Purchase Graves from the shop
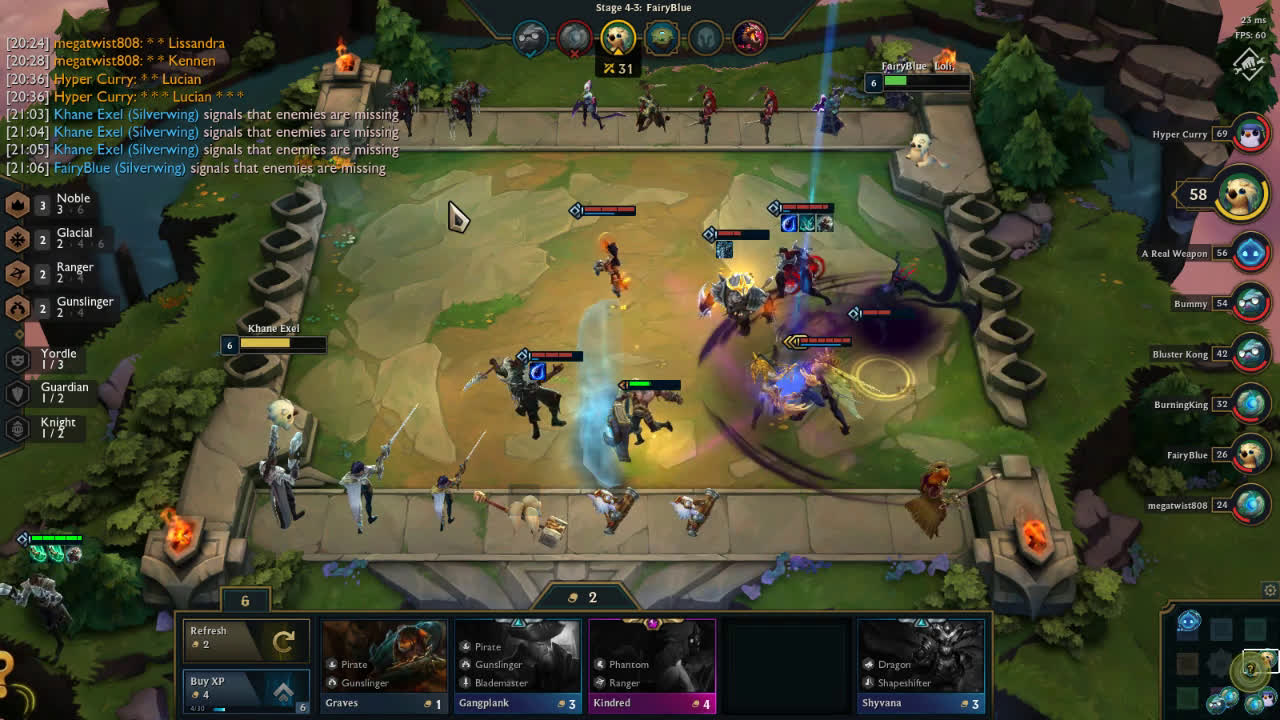 pyautogui.click(x=384, y=665)
